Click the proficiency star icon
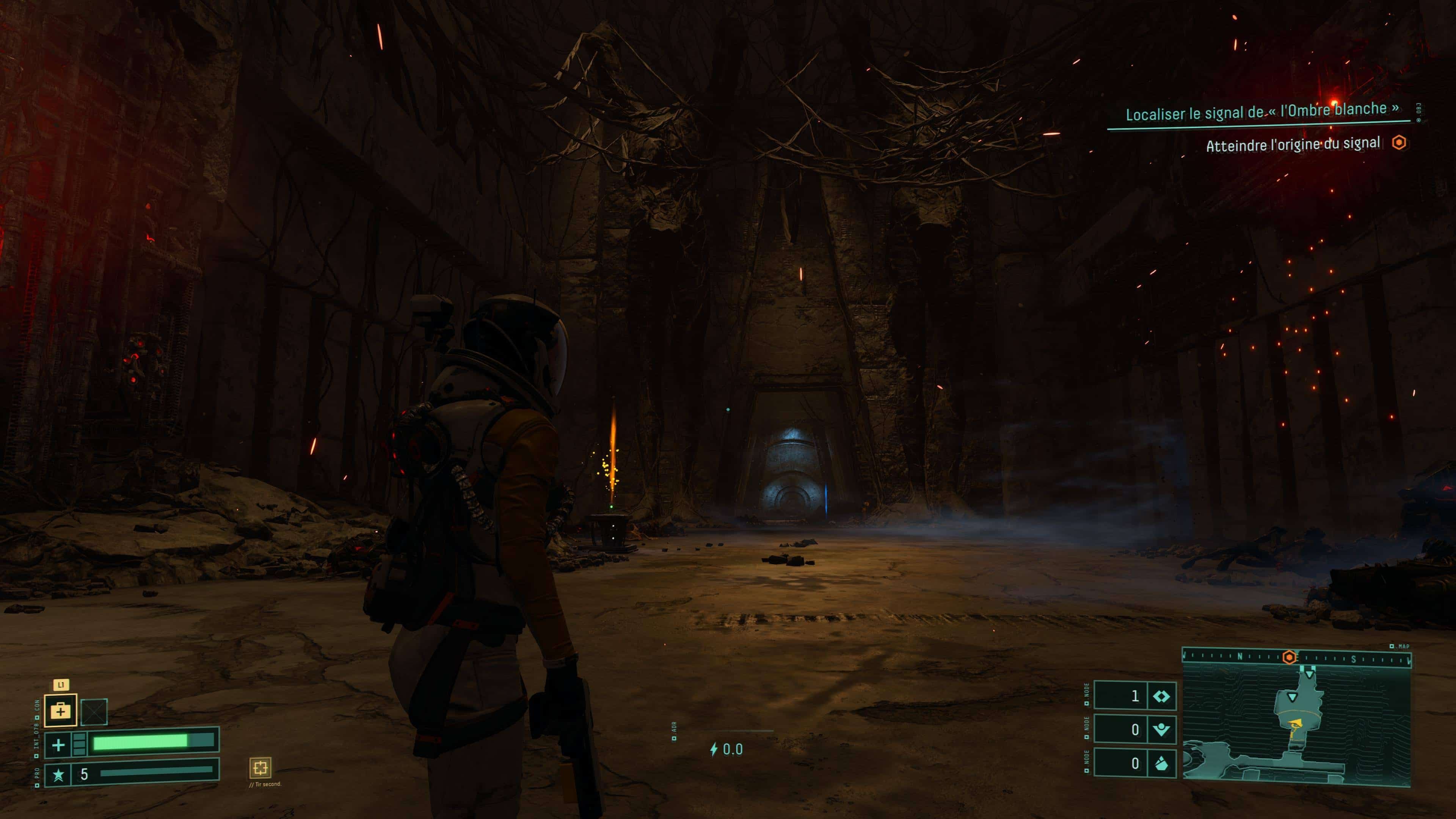 [x=58, y=774]
